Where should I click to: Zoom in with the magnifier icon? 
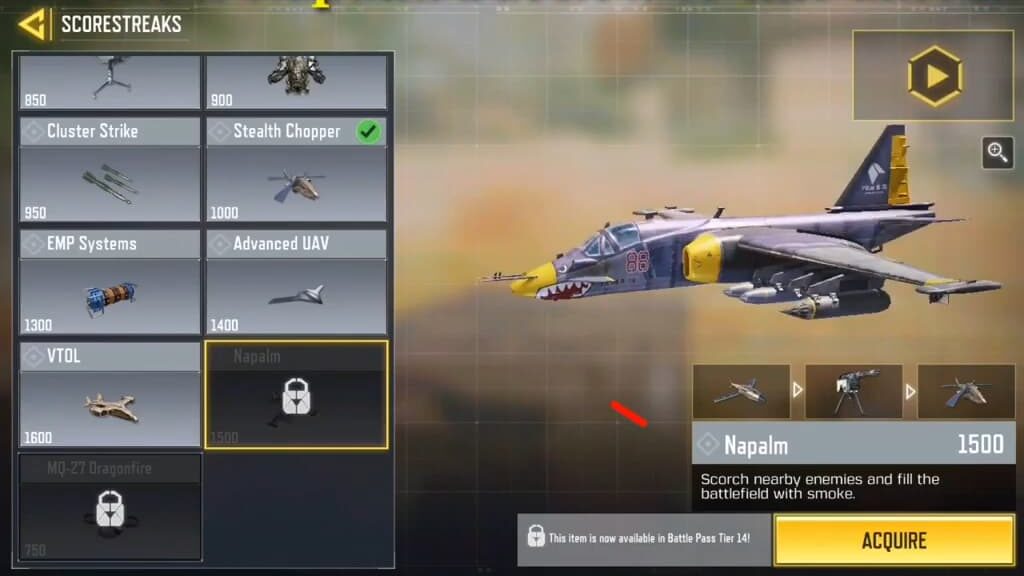[997, 152]
